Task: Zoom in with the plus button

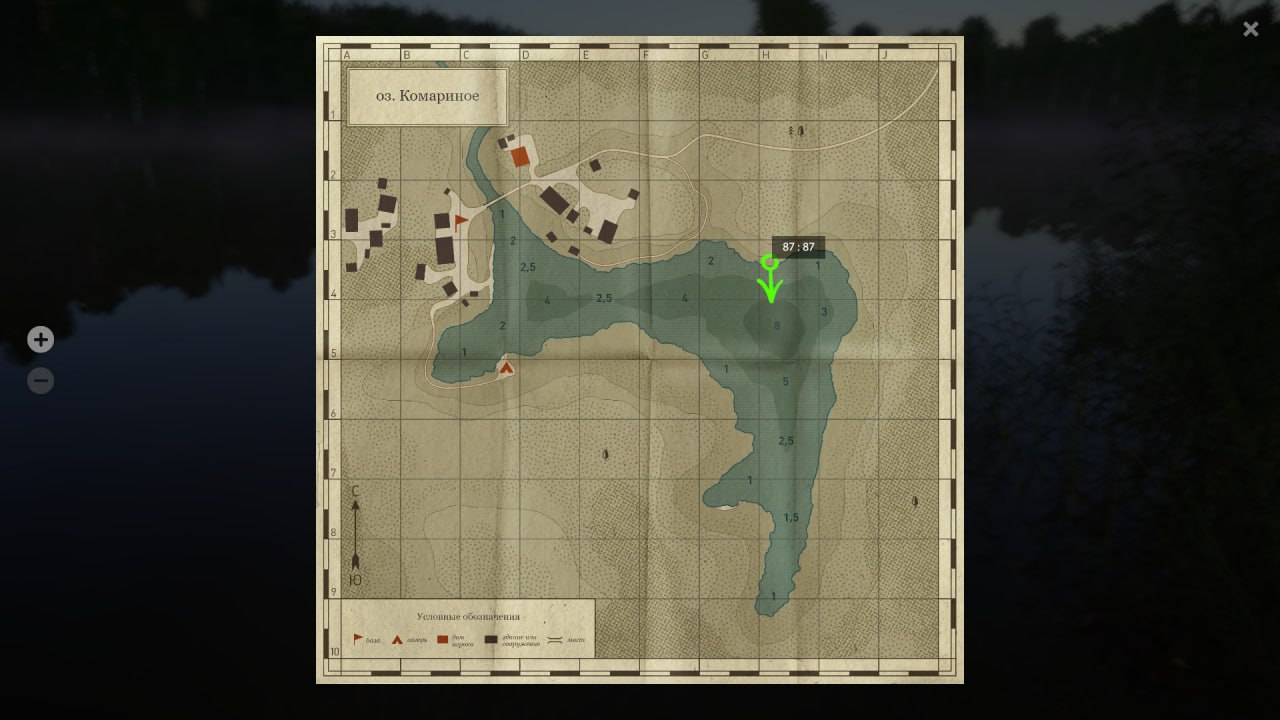Action: click(40, 340)
